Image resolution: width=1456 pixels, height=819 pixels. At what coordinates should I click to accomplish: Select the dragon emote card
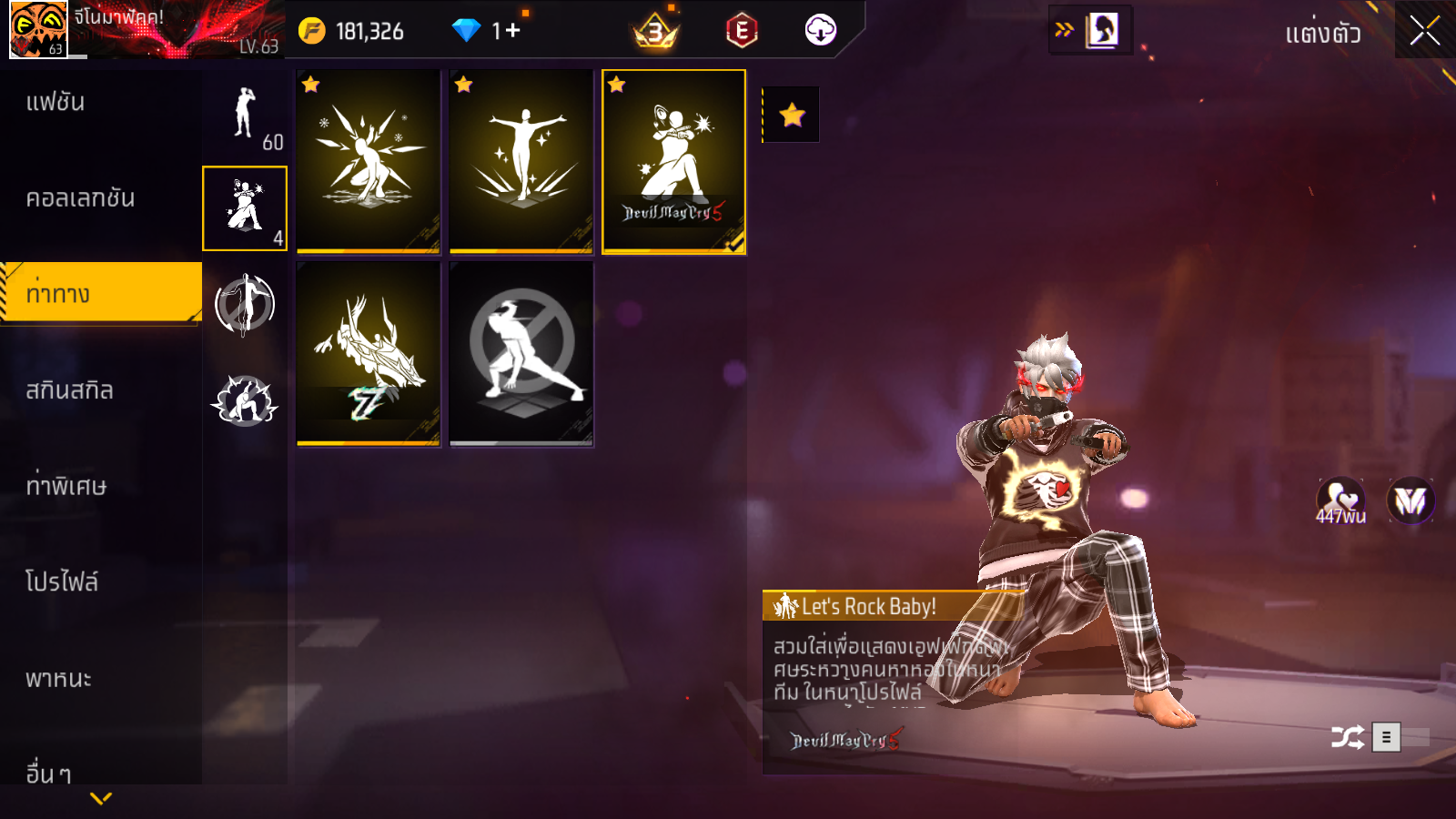(x=368, y=353)
